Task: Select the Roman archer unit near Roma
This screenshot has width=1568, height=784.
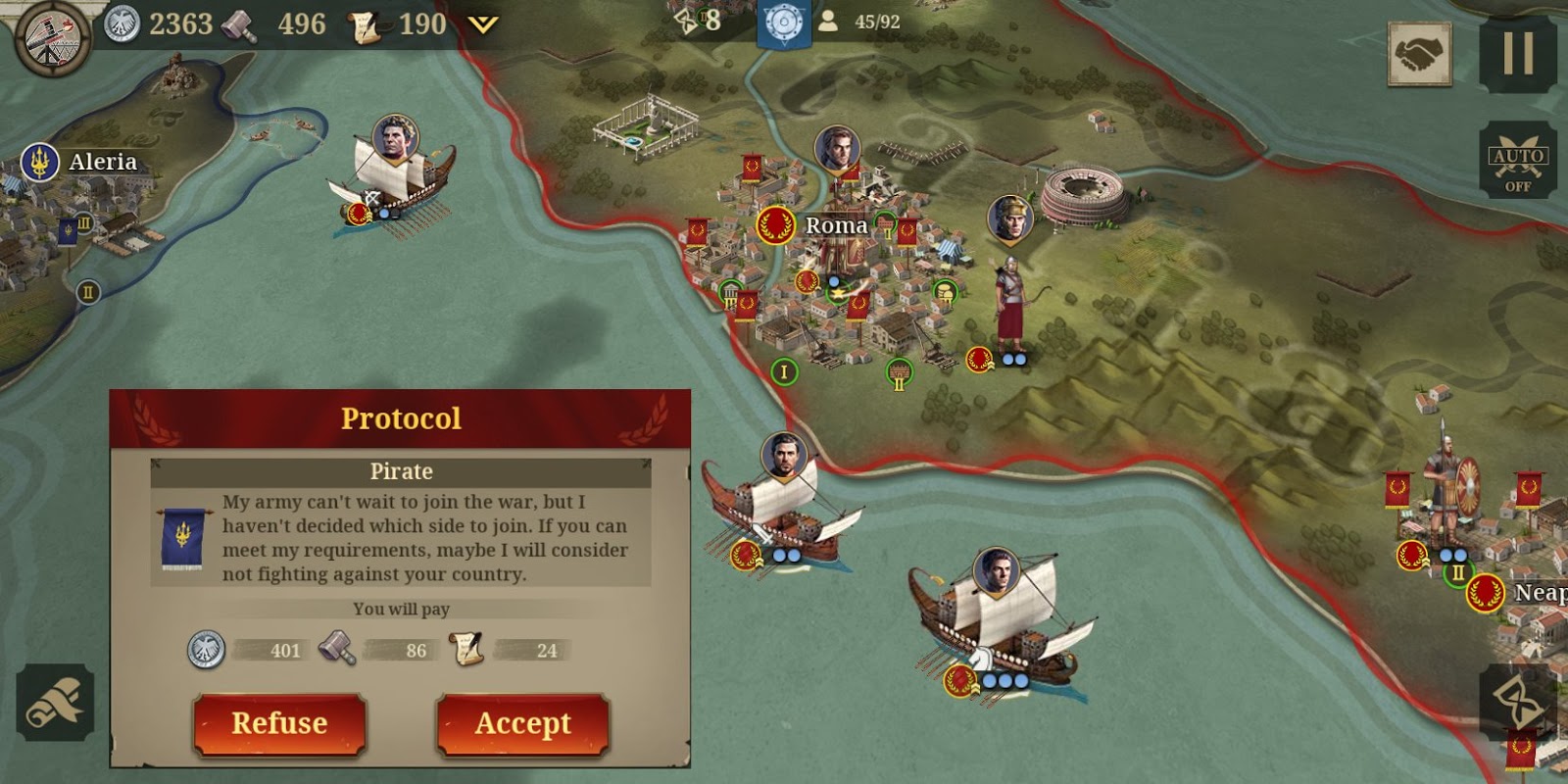Action: tap(1009, 304)
